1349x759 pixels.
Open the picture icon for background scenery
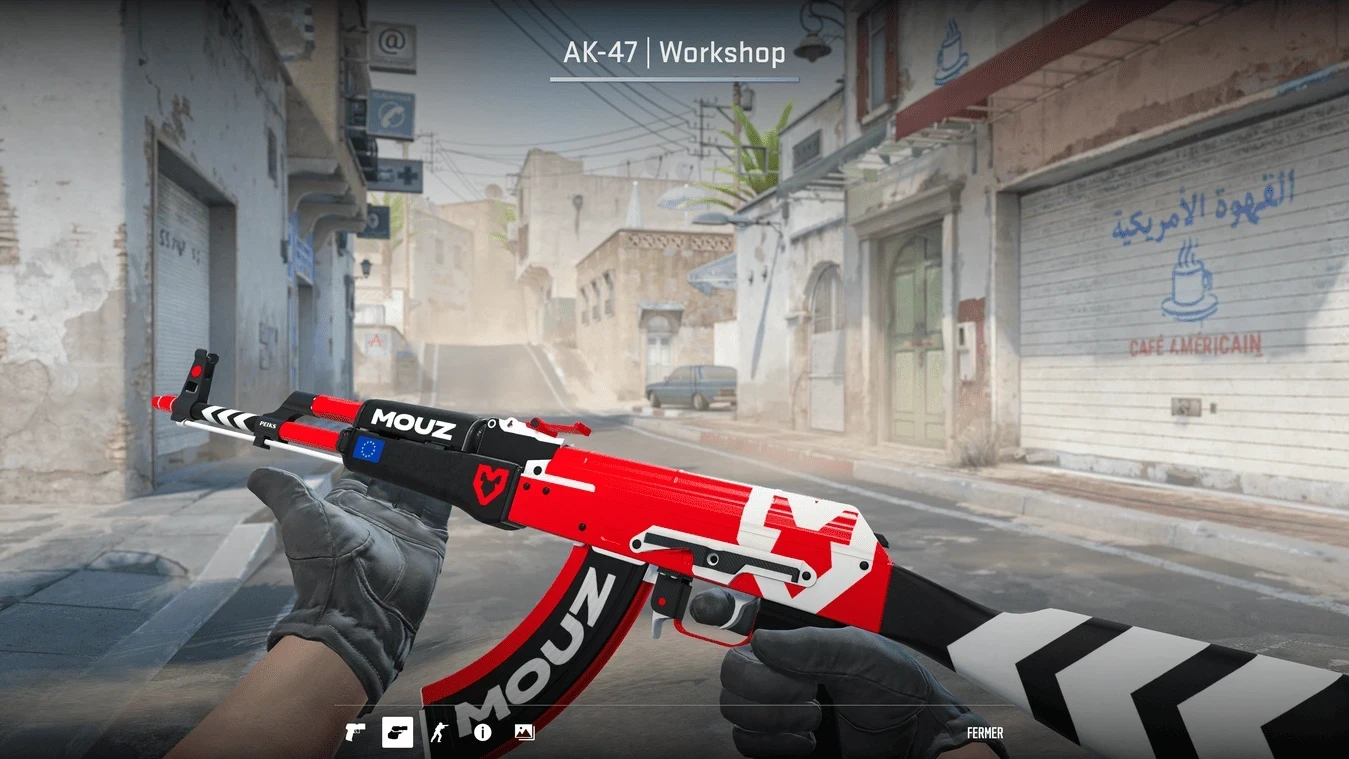(524, 732)
